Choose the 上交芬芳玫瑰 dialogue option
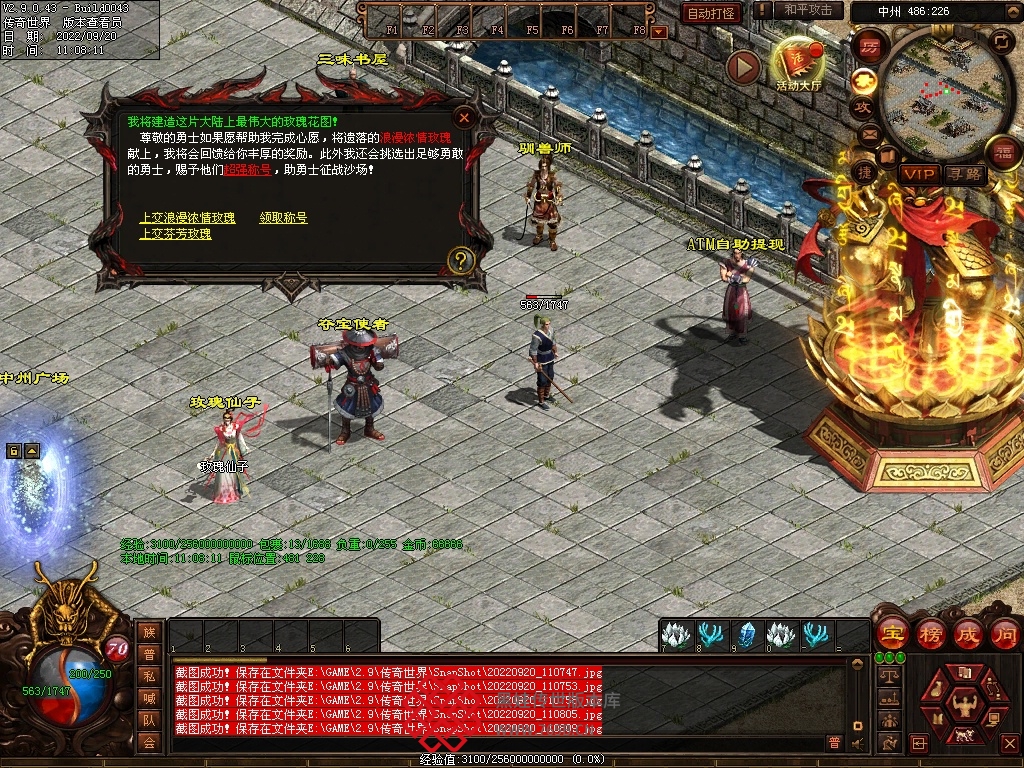The height and width of the screenshot is (768, 1024). click(x=175, y=234)
